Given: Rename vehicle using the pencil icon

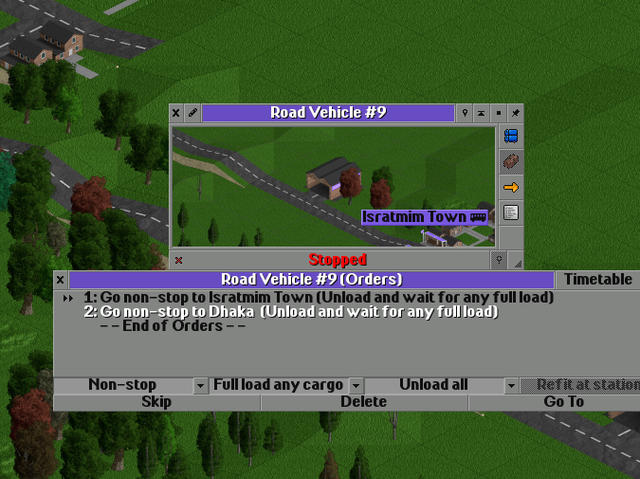Looking at the screenshot, I should (x=192, y=113).
